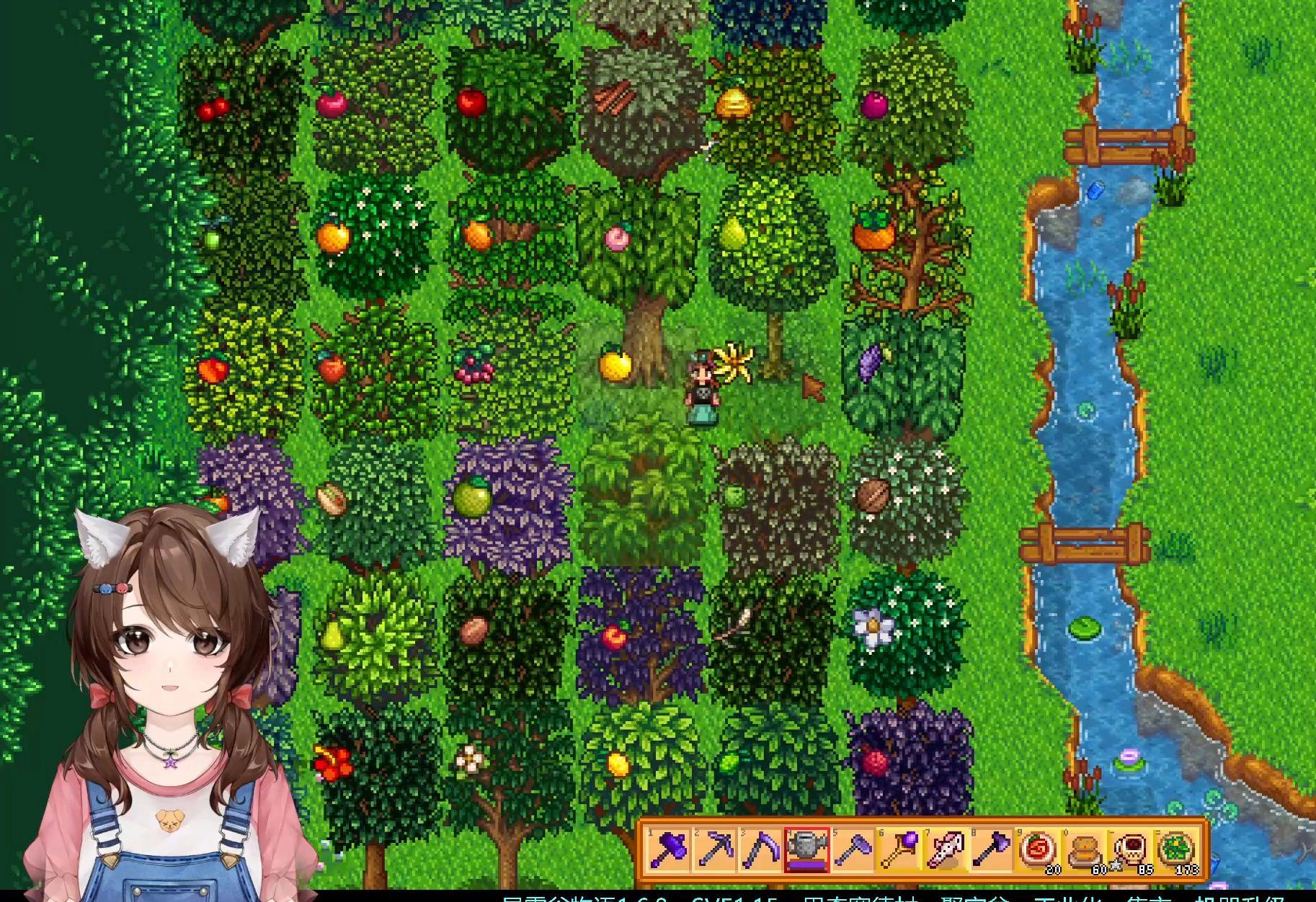Screen dimensions: 1316x902
Task: Choose the red spaghetti dish stack
Action: (1038, 850)
